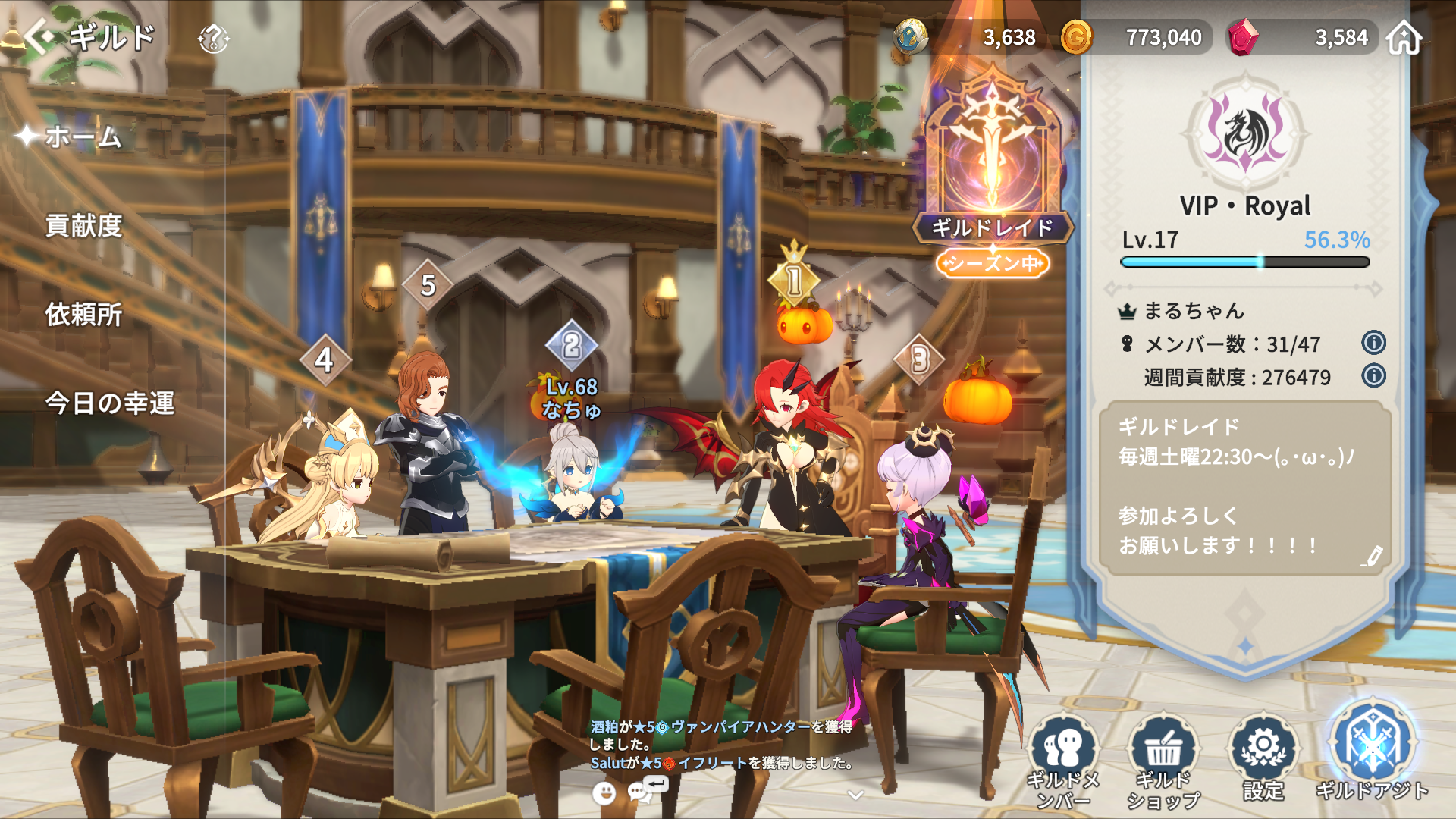The height and width of the screenshot is (819, 1456).
Task: Edit the guild notice with pencil
Action: (1371, 557)
